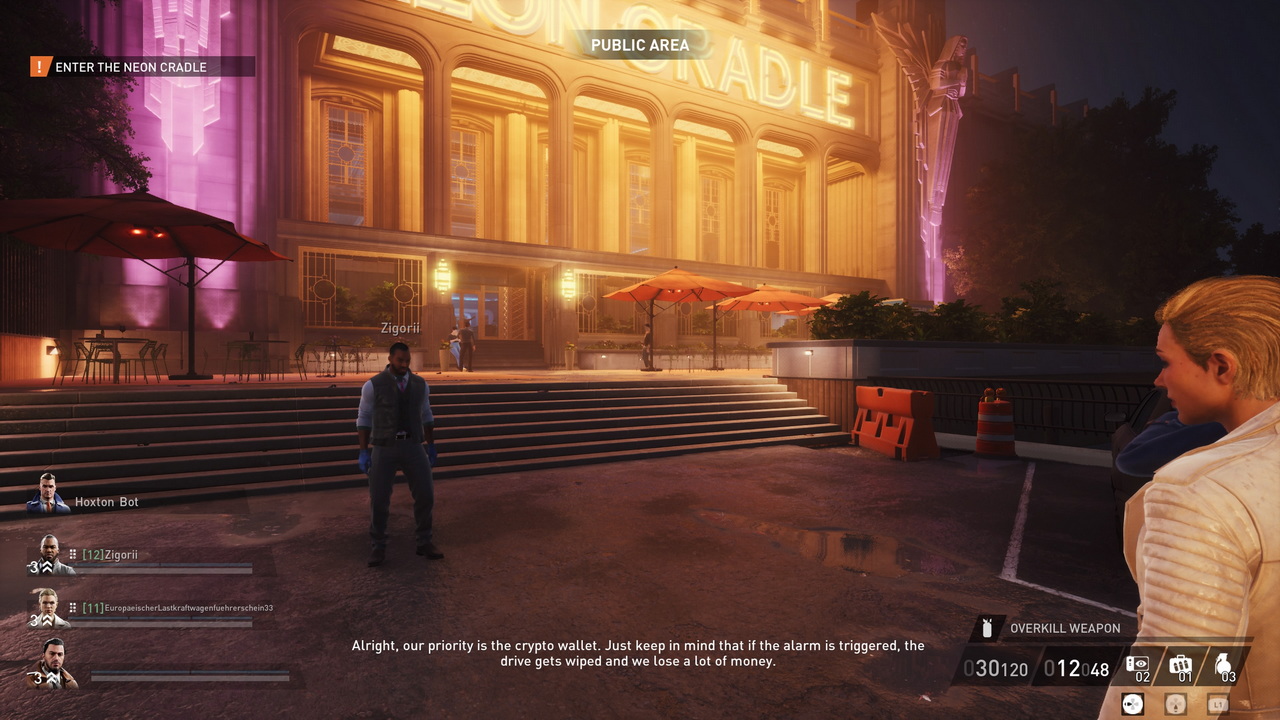Select the Enter the Neon Cradle objective tracker
Screen dimensions: 1280x720
pyautogui.click(x=131, y=67)
